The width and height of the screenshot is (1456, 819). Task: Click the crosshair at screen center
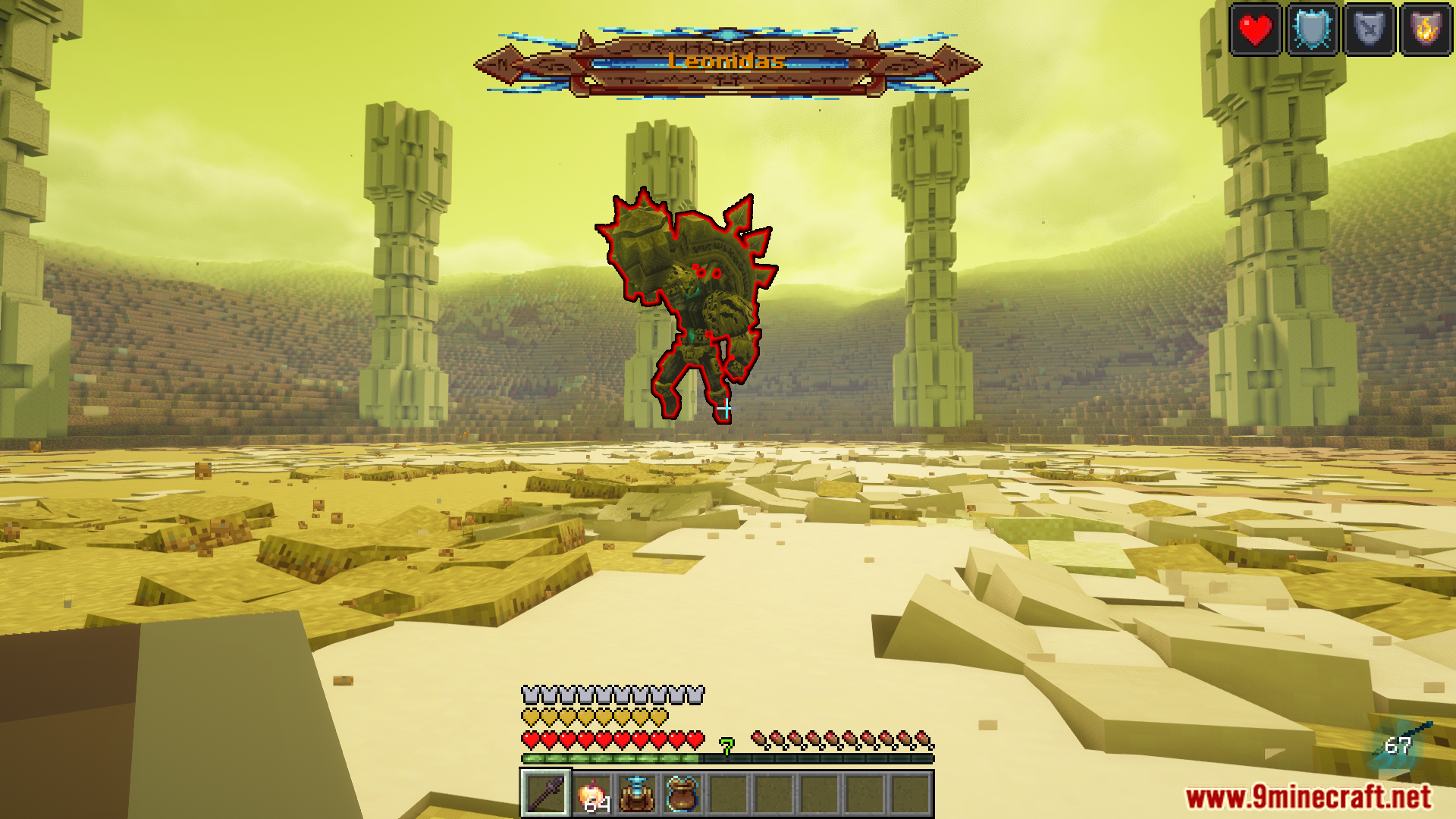click(726, 409)
